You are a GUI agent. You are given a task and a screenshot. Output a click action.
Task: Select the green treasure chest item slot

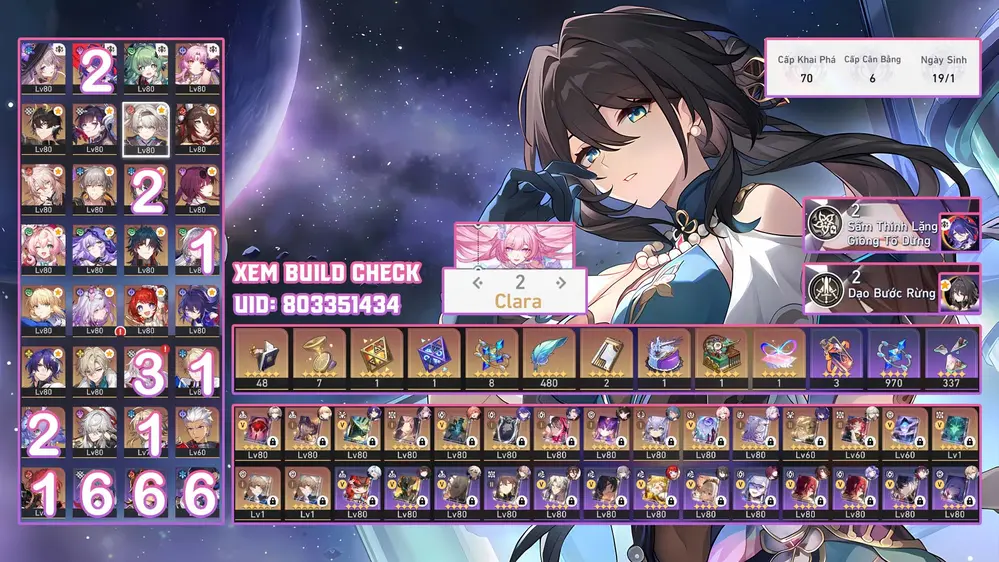[722, 358]
